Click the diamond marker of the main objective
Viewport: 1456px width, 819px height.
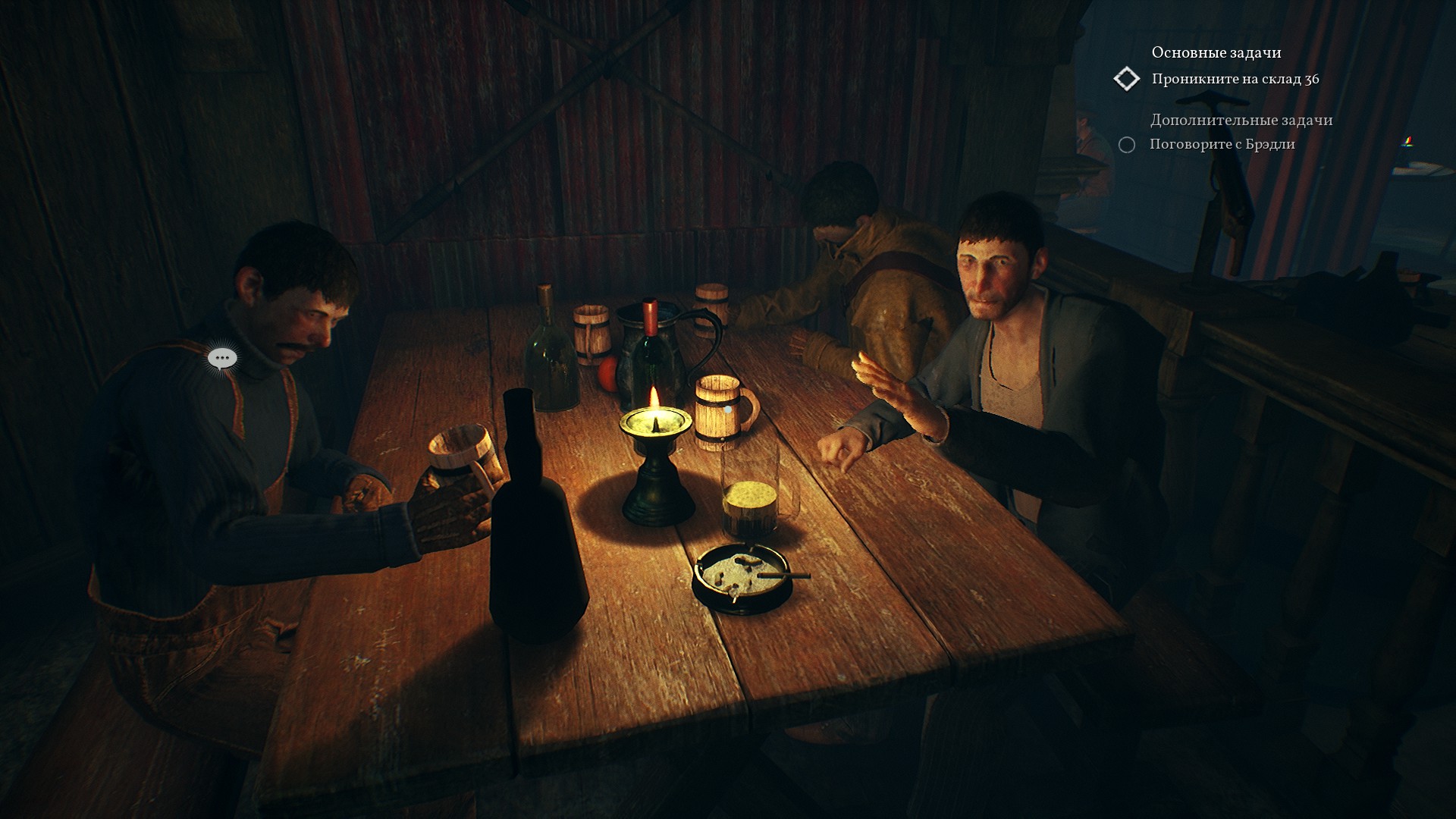click(x=1127, y=79)
